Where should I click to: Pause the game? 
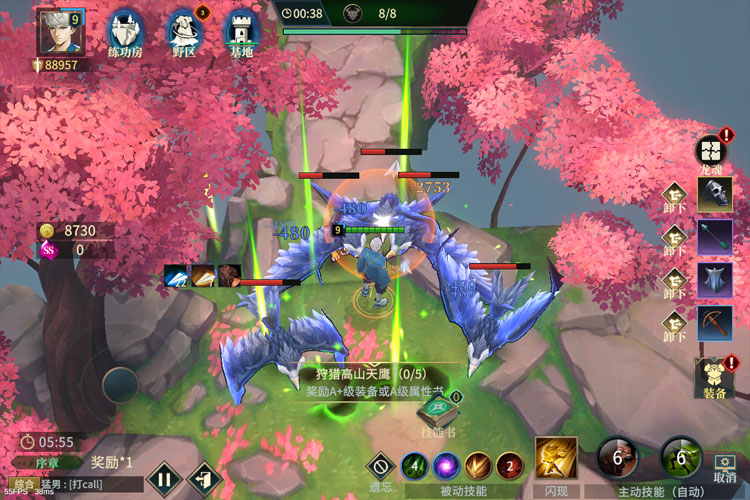(x=163, y=477)
